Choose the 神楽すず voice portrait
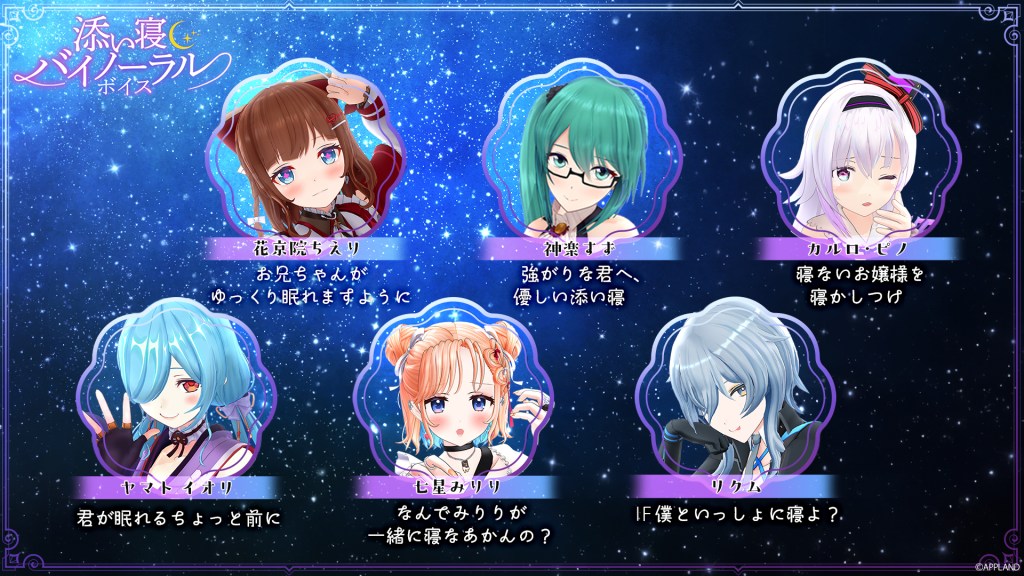Viewport: 1024px width, 576px height. [563, 157]
